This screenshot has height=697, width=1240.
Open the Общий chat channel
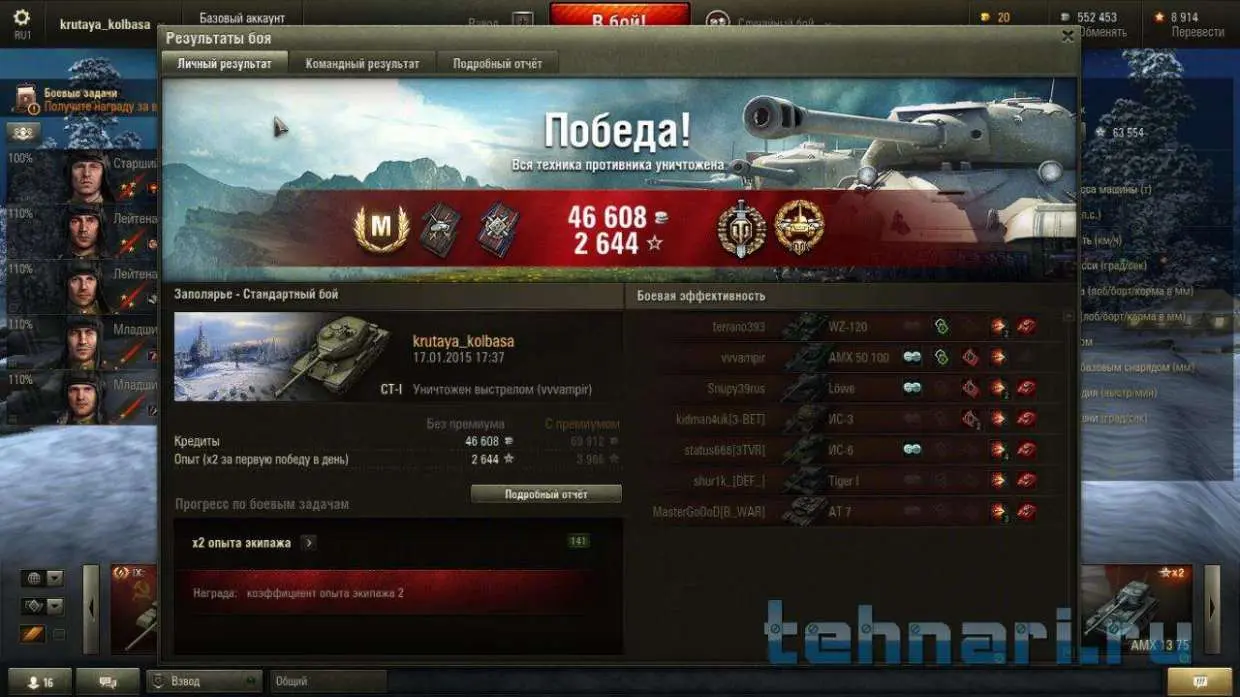(328, 681)
